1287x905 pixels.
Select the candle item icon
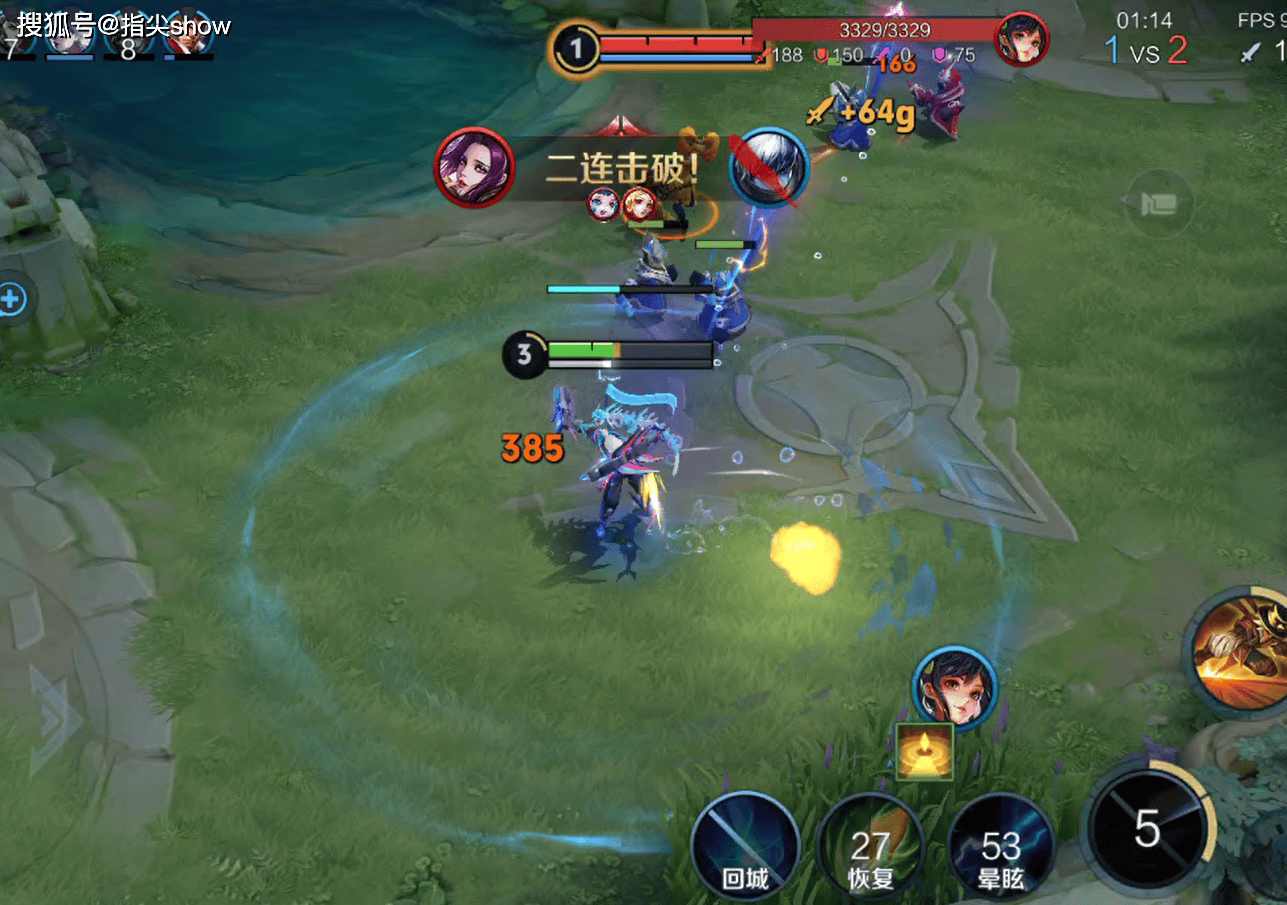[x=924, y=752]
